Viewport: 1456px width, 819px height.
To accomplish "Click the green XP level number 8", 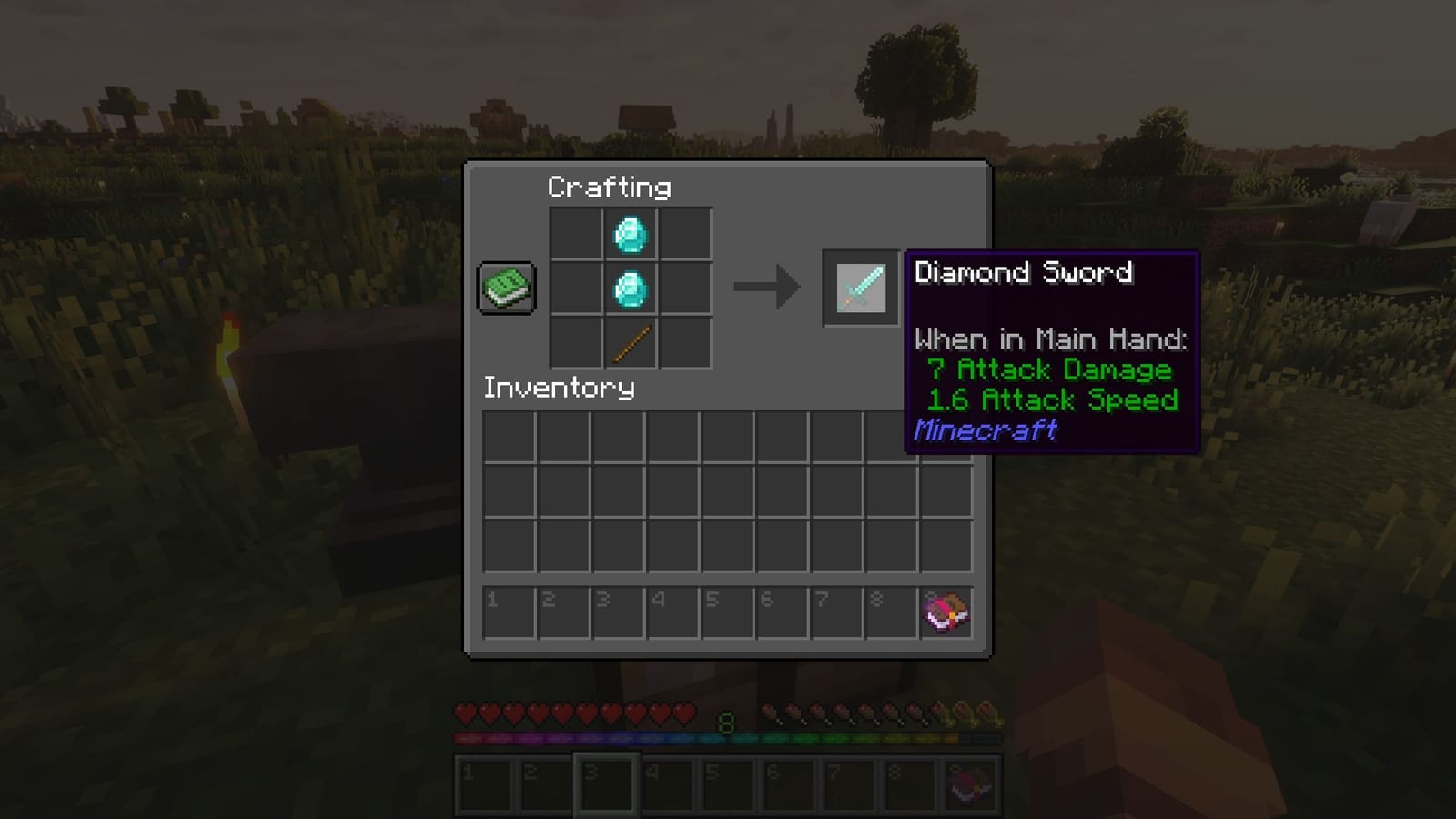I will [725, 723].
